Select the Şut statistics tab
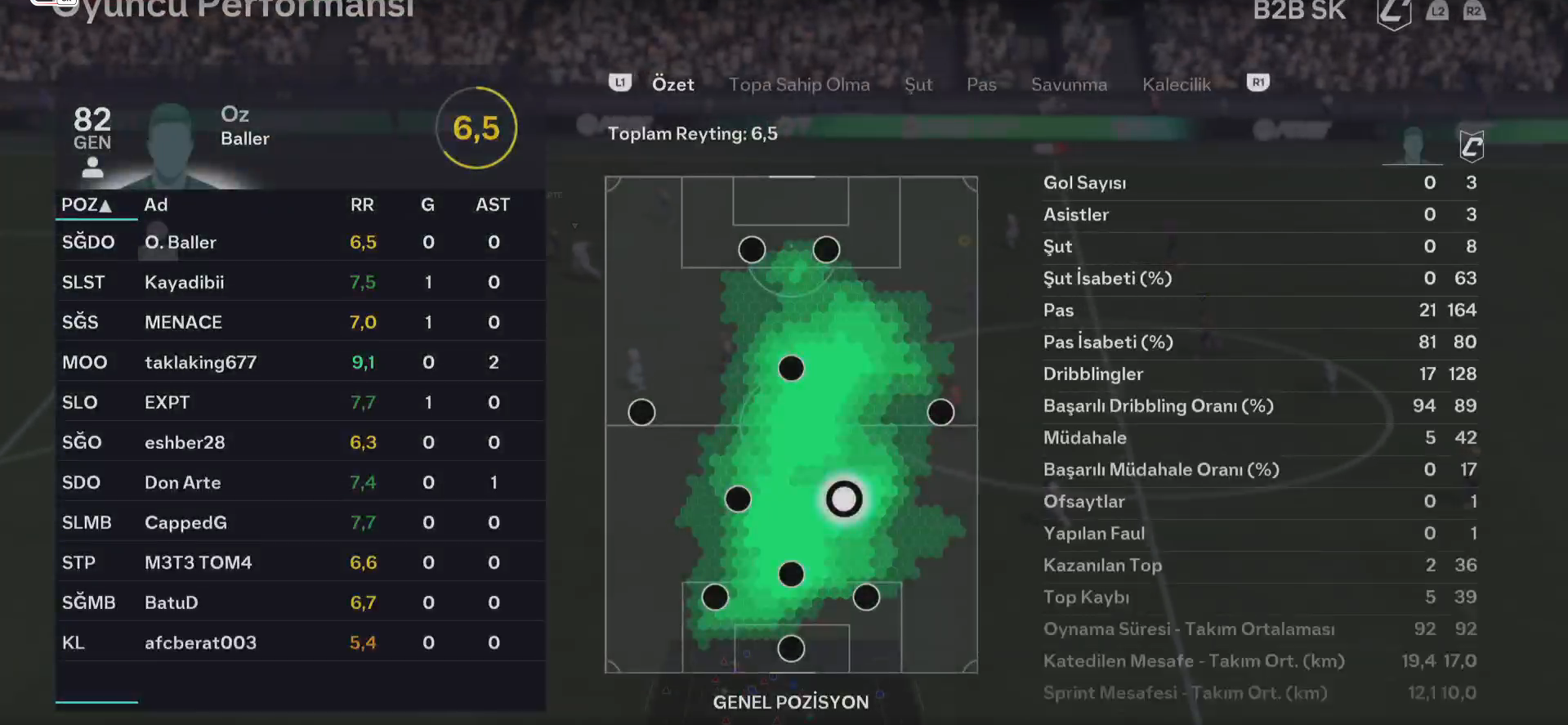Viewport: 1568px width, 725px height. tap(918, 84)
